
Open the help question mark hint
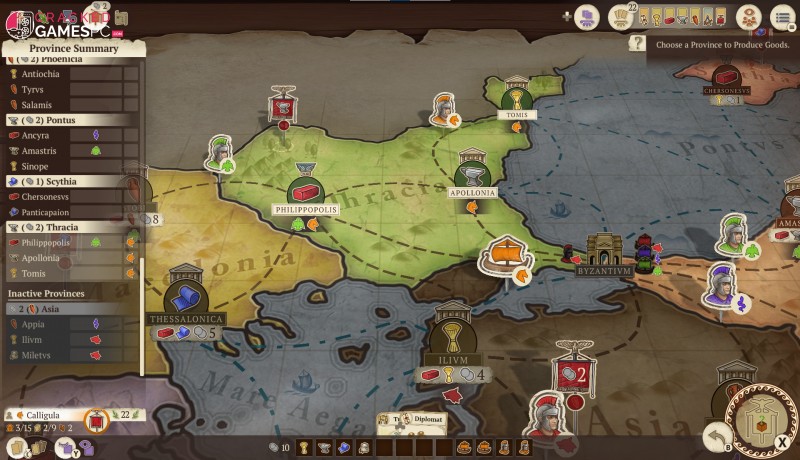(637, 43)
